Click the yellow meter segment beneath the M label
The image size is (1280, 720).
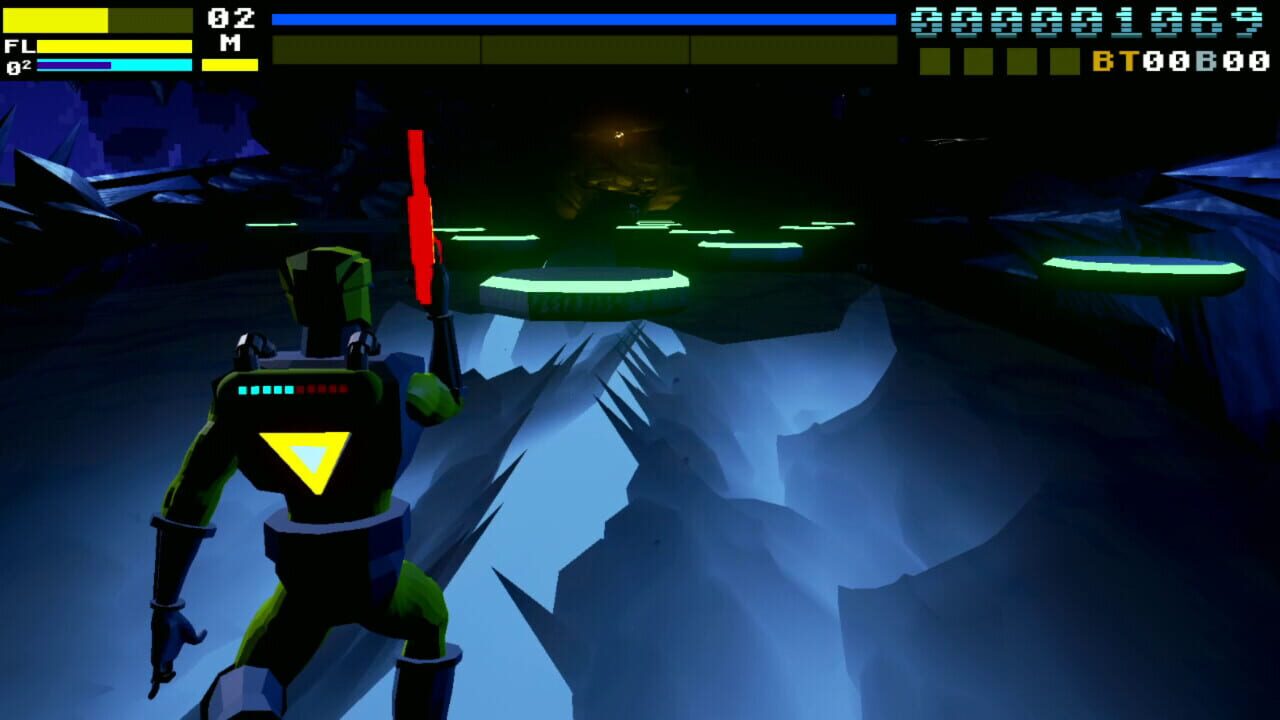tap(228, 64)
